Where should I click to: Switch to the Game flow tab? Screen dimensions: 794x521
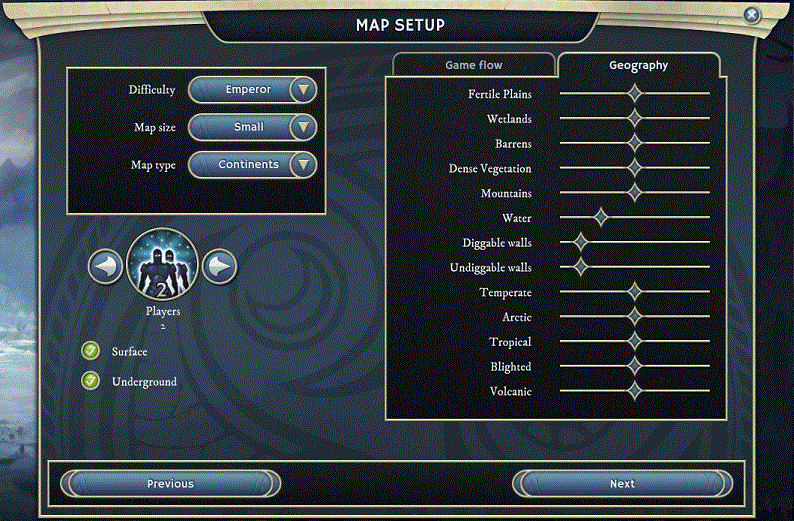pyautogui.click(x=473, y=65)
